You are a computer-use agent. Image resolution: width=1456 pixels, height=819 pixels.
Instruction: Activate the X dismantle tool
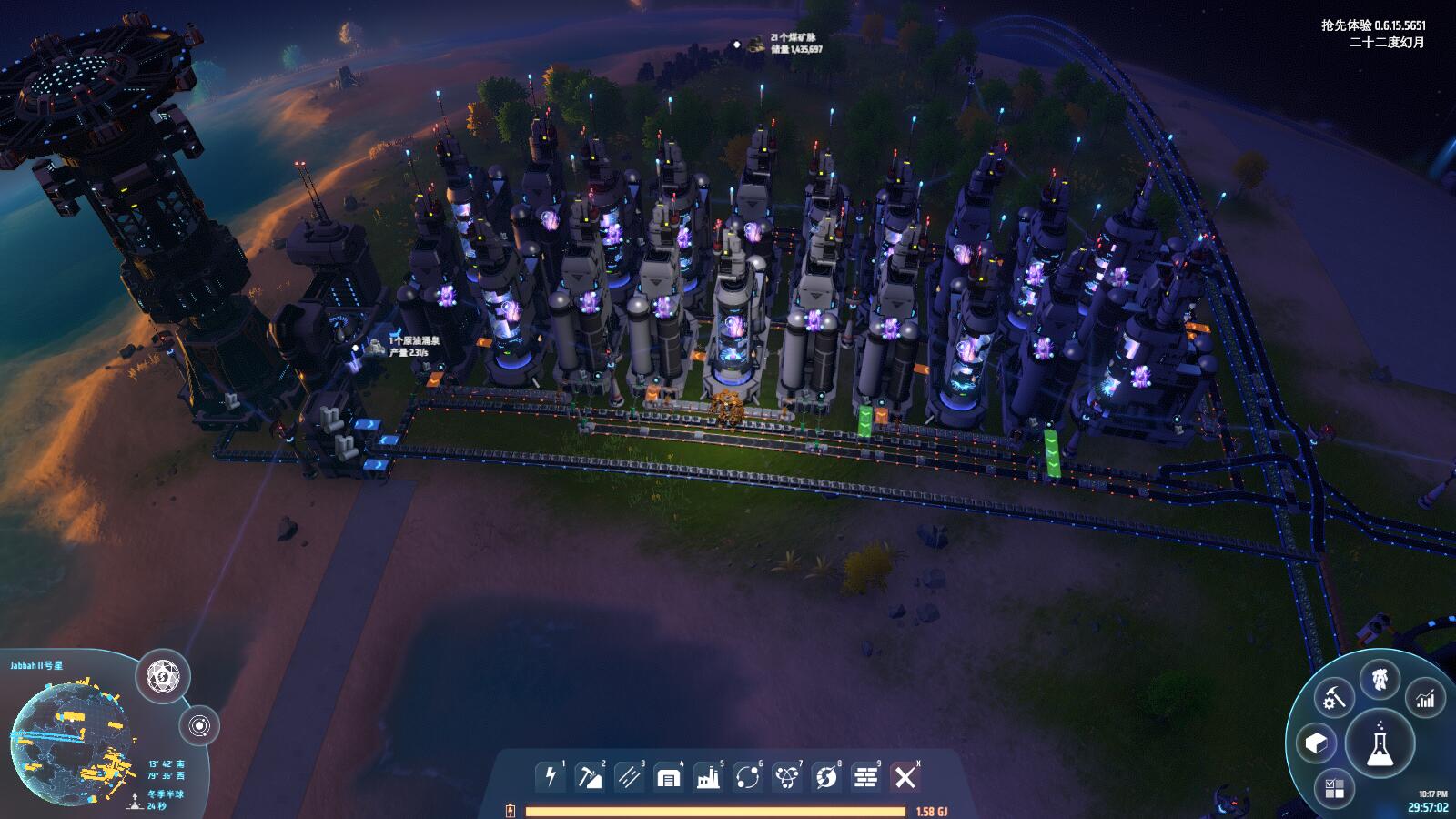click(905, 777)
